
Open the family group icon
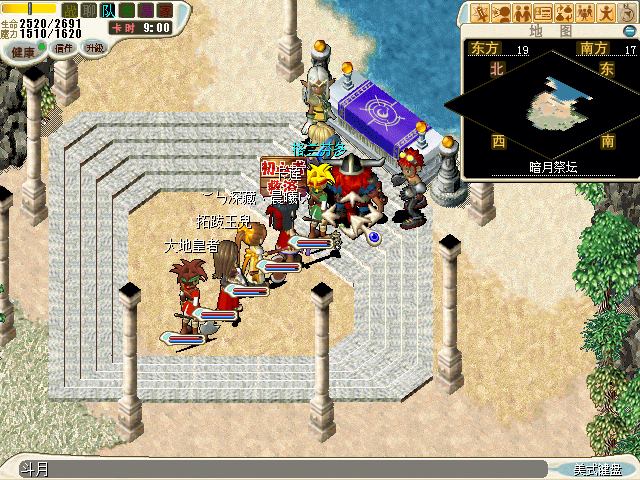click(x=584, y=13)
